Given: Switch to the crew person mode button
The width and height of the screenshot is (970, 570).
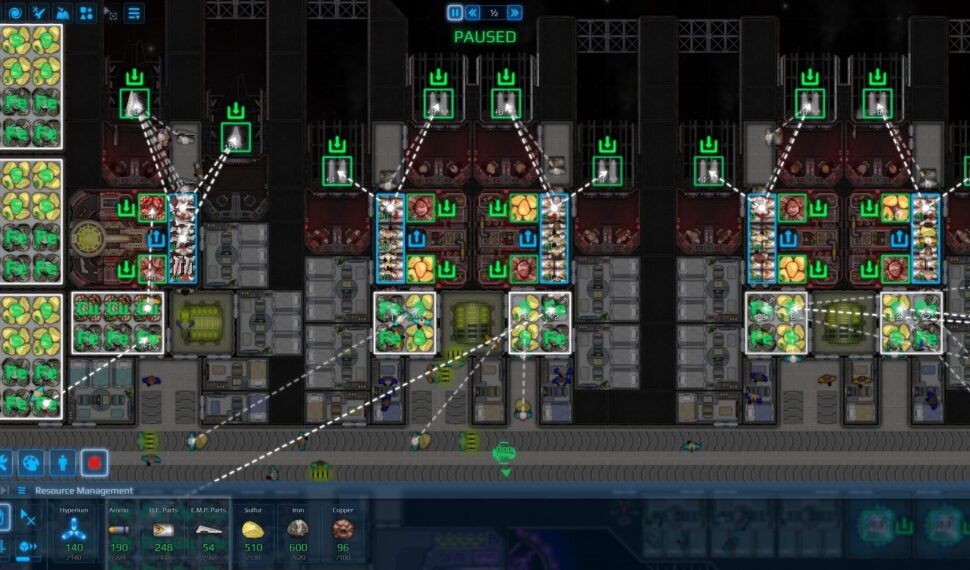Looking at the screenshot, I should [x=63, y=462].
